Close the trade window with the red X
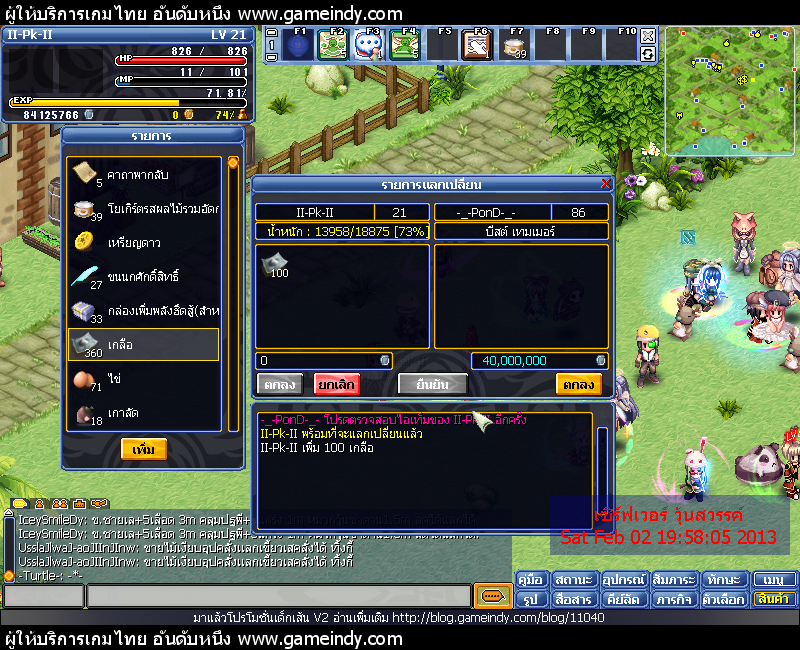Viewport: 800px width, 650px height. pos(605,184)
